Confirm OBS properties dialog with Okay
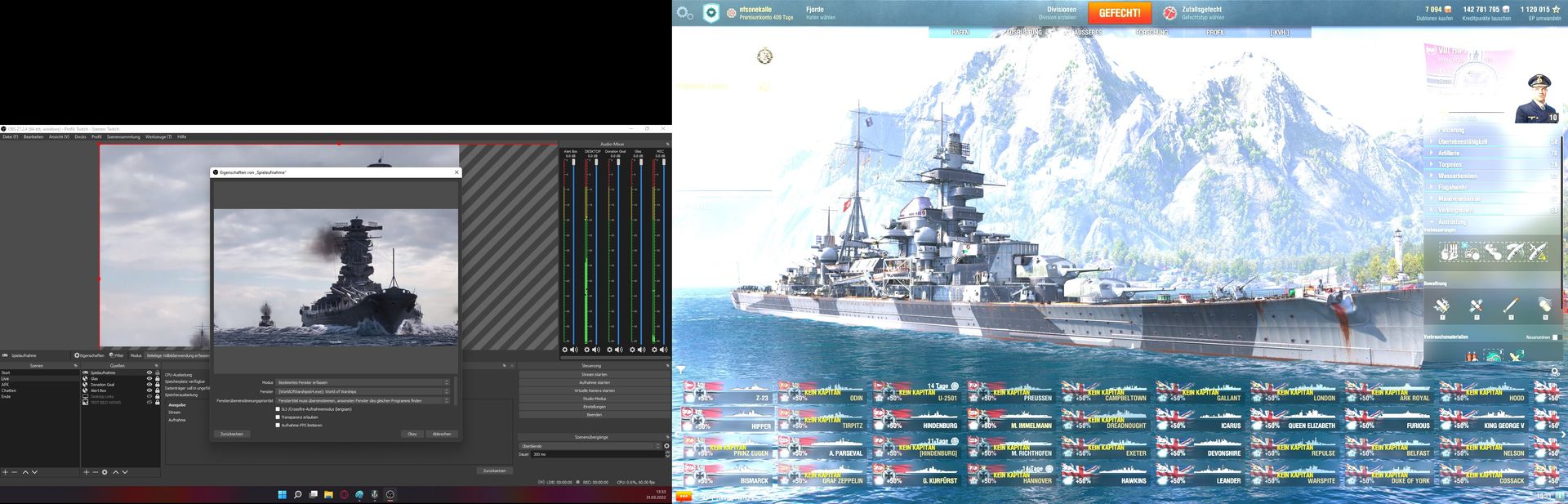 pyautogui.click(x=412, y=434)
